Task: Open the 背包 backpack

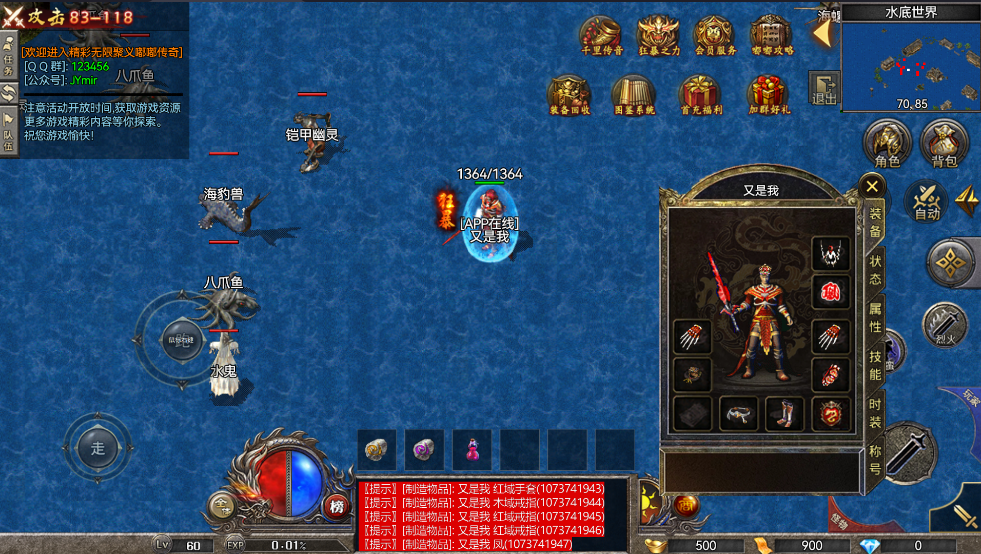Action: pyautogui.click(x=944, y=144)
